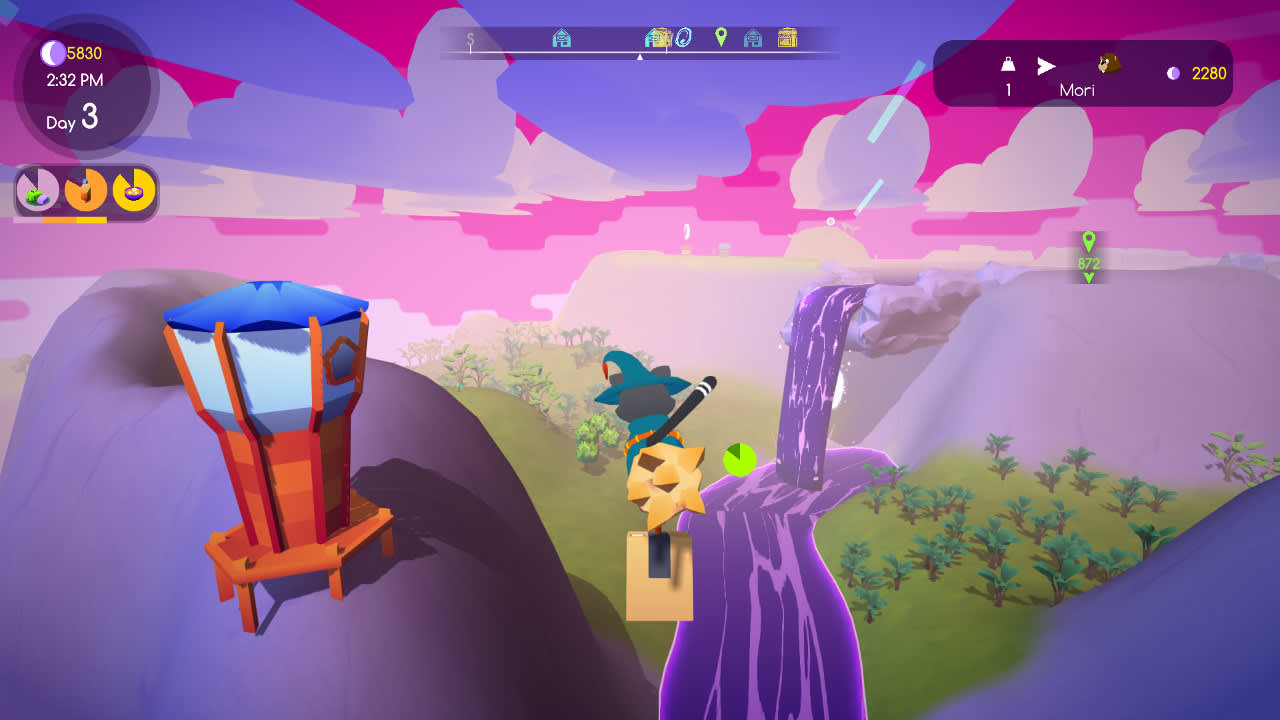Click the Mori name label

(1077, 88)
